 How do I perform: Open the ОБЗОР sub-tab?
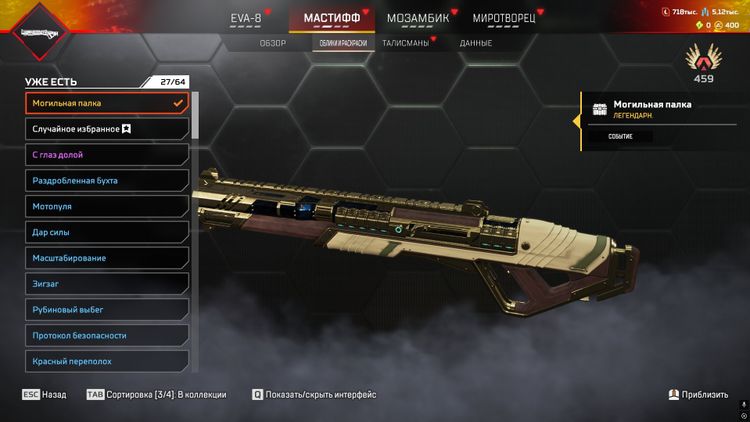pos(273,44)
